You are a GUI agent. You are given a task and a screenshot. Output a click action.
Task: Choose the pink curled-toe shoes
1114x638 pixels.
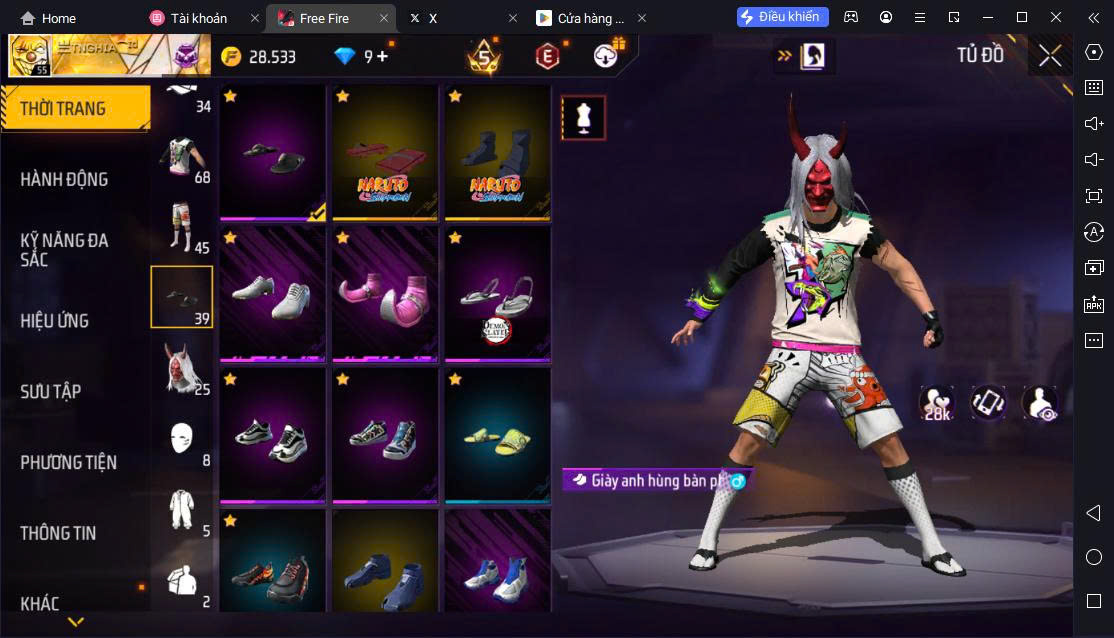click(x=384, y=294)
